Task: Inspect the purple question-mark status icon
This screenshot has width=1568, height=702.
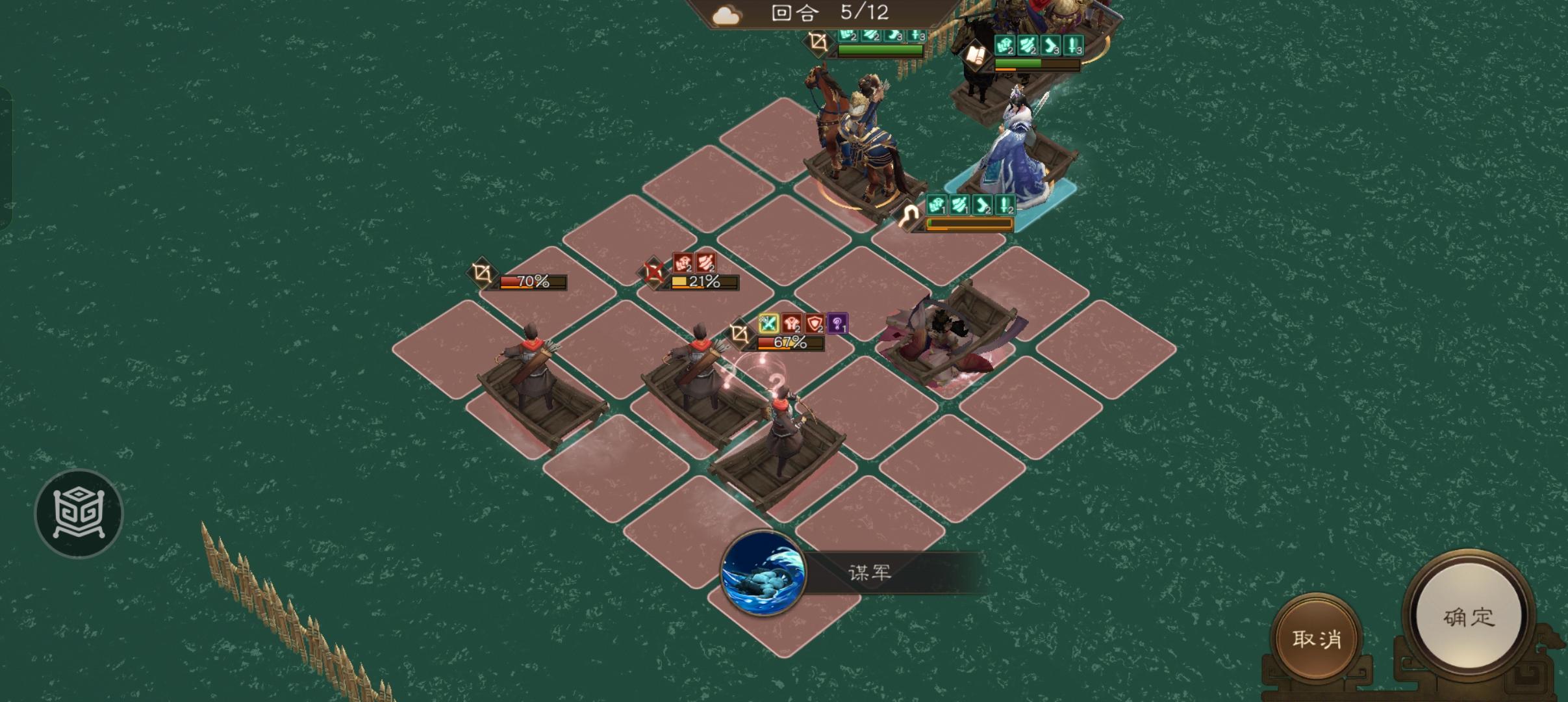Action: (838, 322)
